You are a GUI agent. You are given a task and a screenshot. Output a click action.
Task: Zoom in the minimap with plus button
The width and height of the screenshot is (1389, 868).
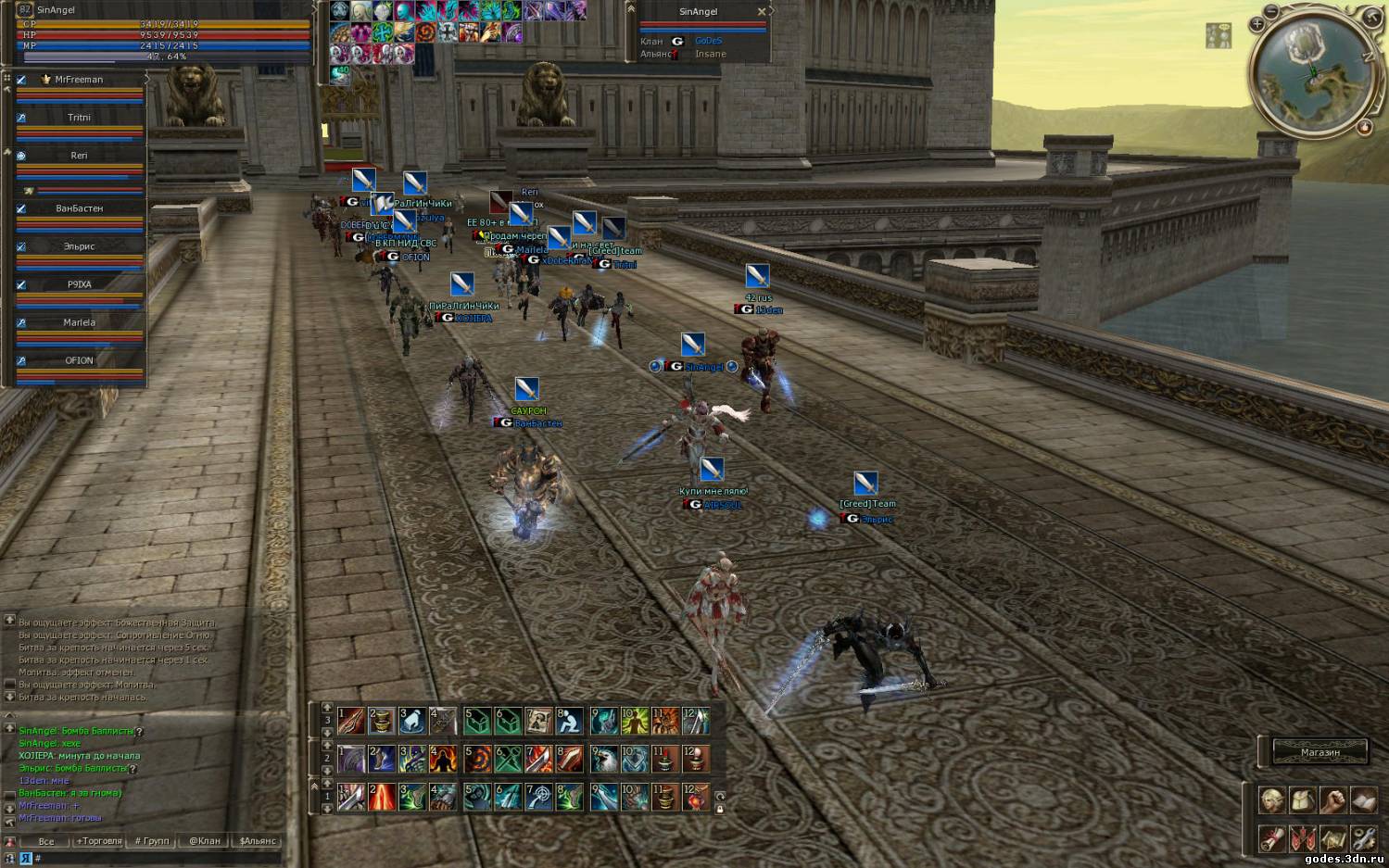[x=1257, y=24]
